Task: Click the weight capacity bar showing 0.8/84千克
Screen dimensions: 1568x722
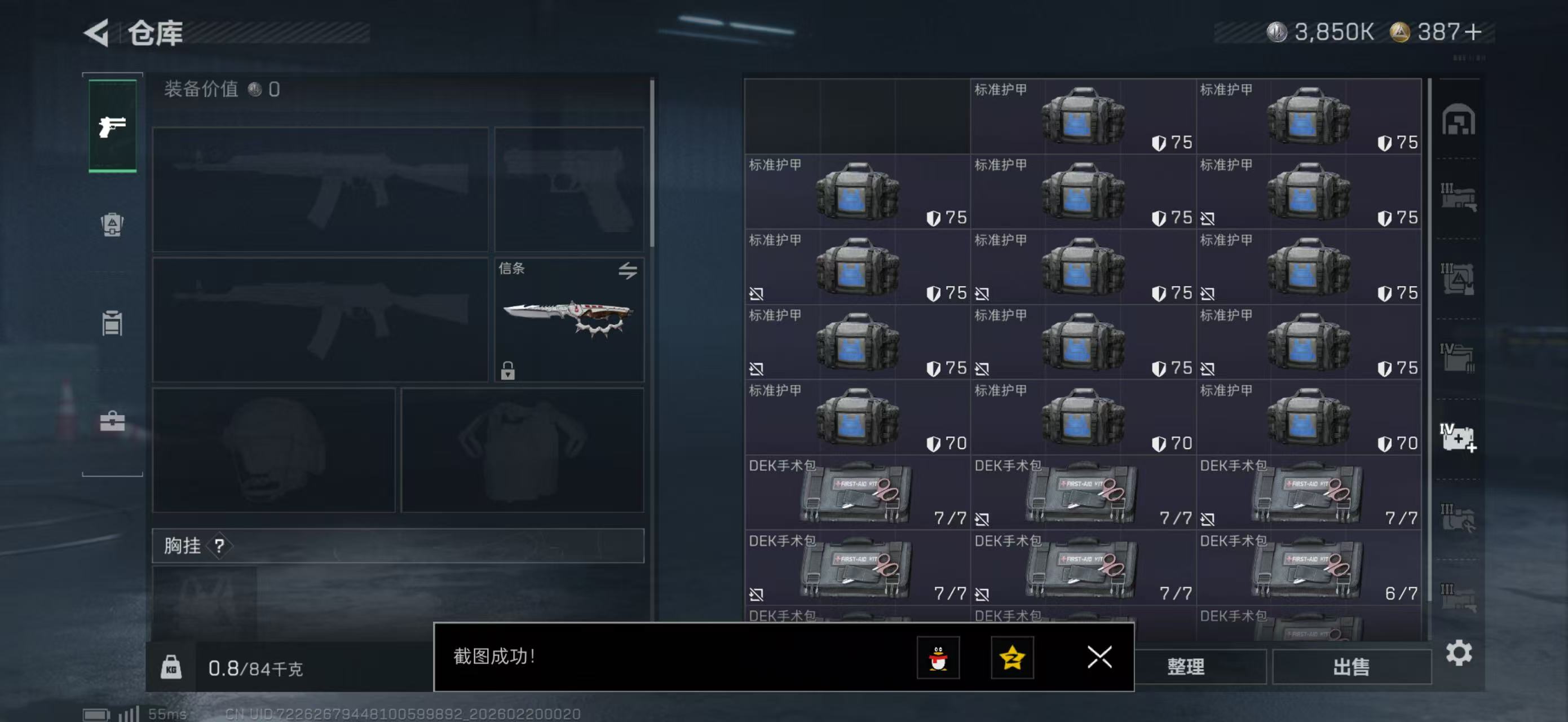Action: [x=255, y=667]
